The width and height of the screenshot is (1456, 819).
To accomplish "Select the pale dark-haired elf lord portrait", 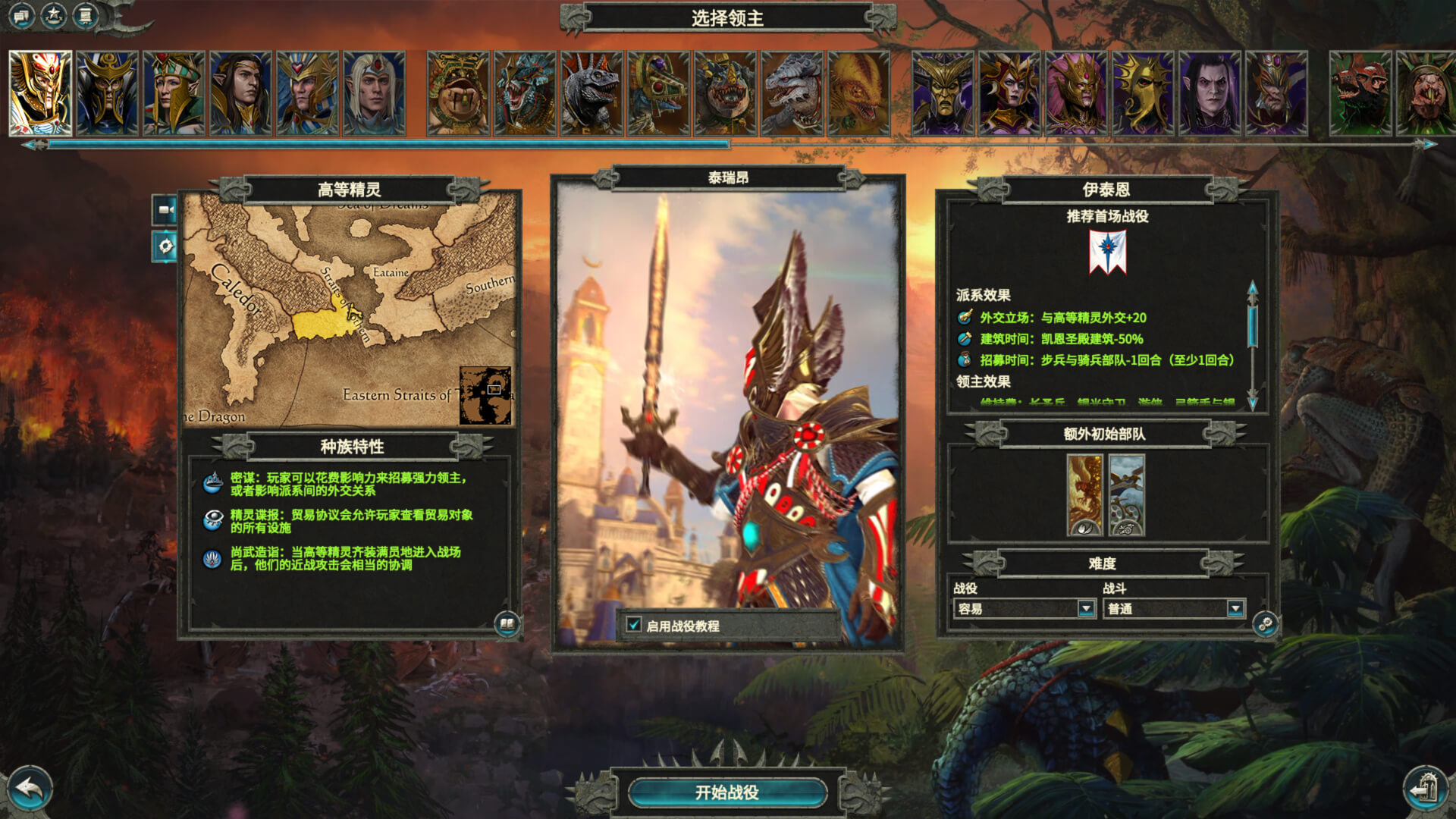I will coord(1210,93).
